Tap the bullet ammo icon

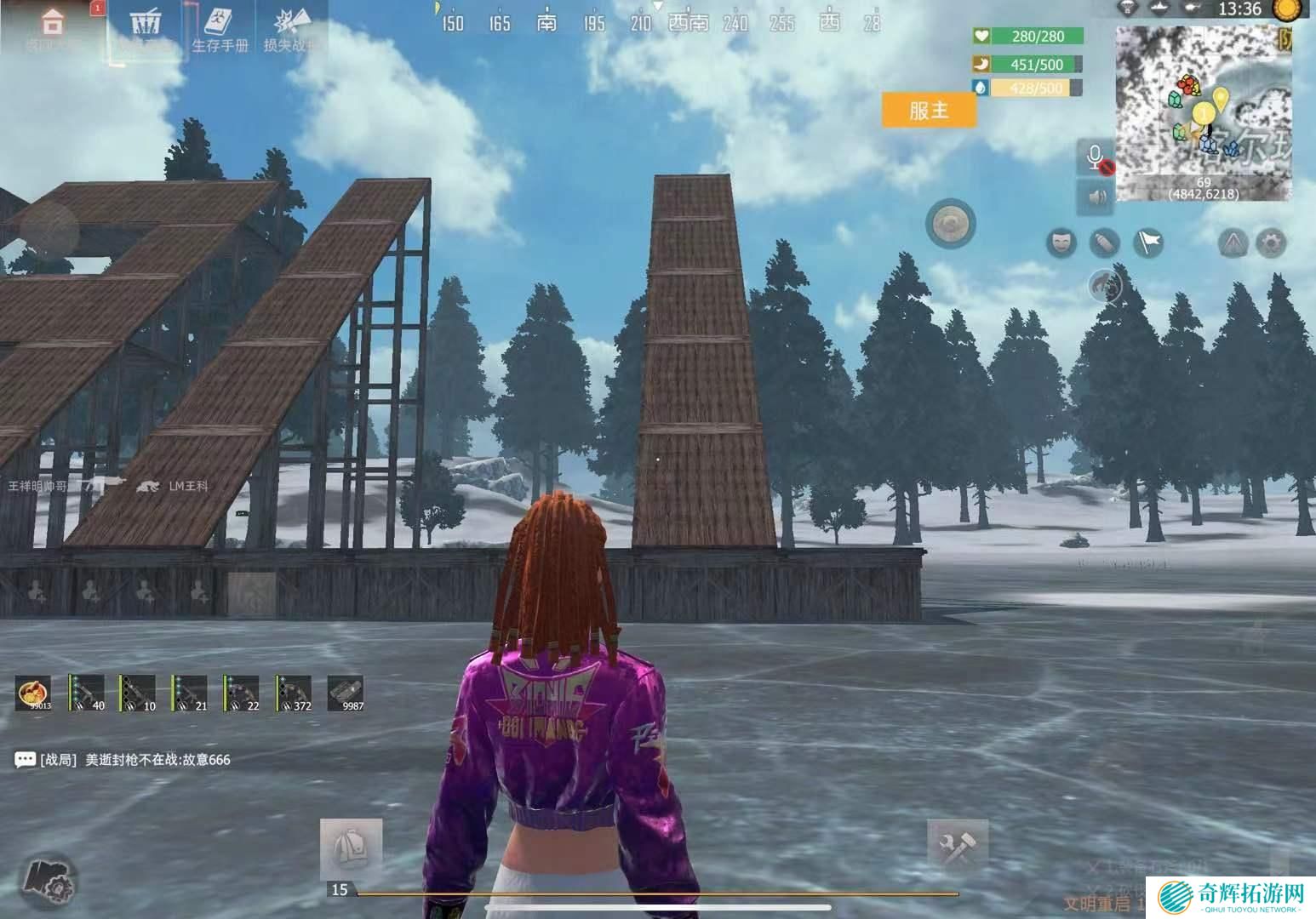click(1104, 243)
